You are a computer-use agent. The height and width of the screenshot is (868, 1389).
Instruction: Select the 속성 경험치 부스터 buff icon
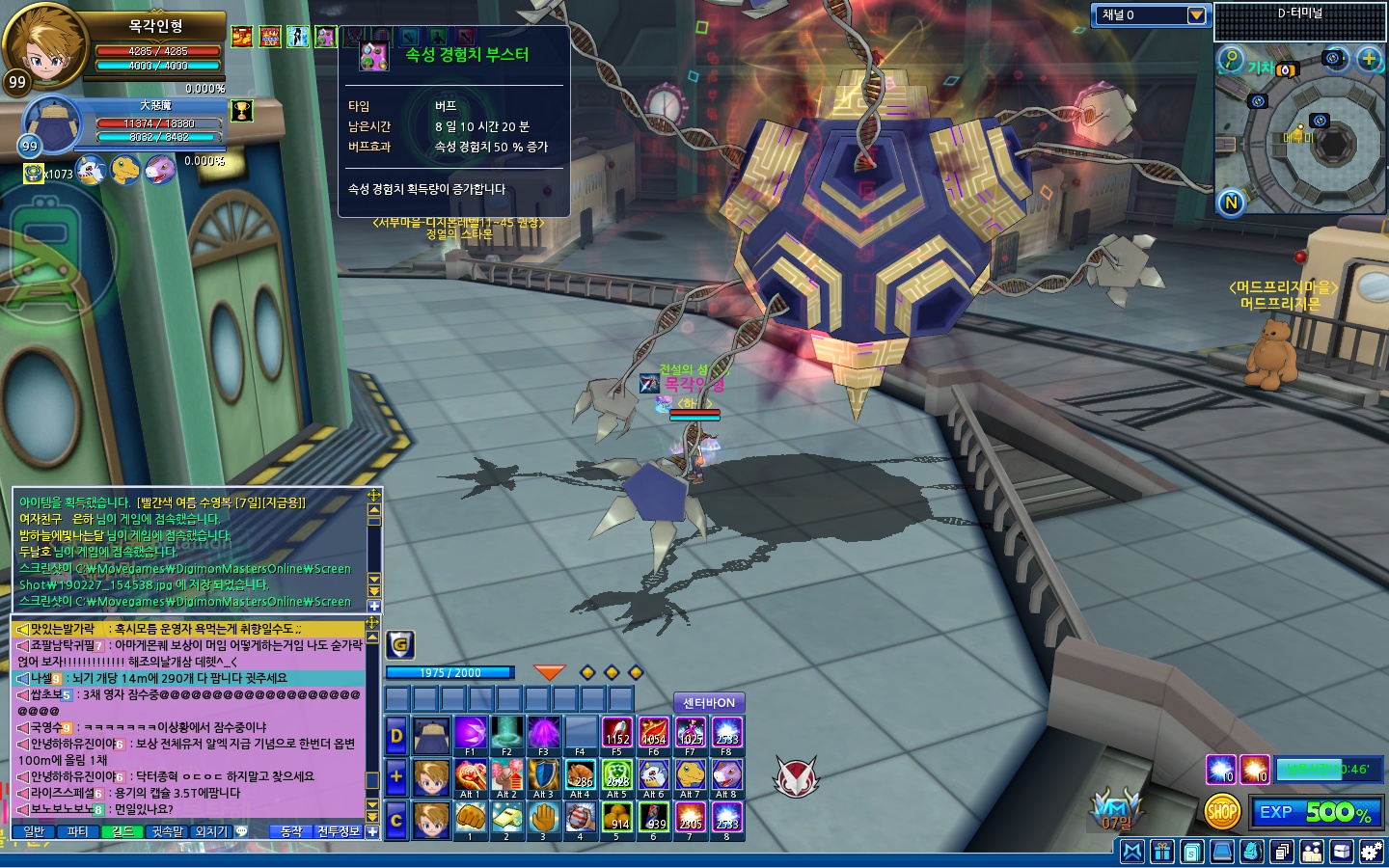pyautogui.click(x=326, y=37)
